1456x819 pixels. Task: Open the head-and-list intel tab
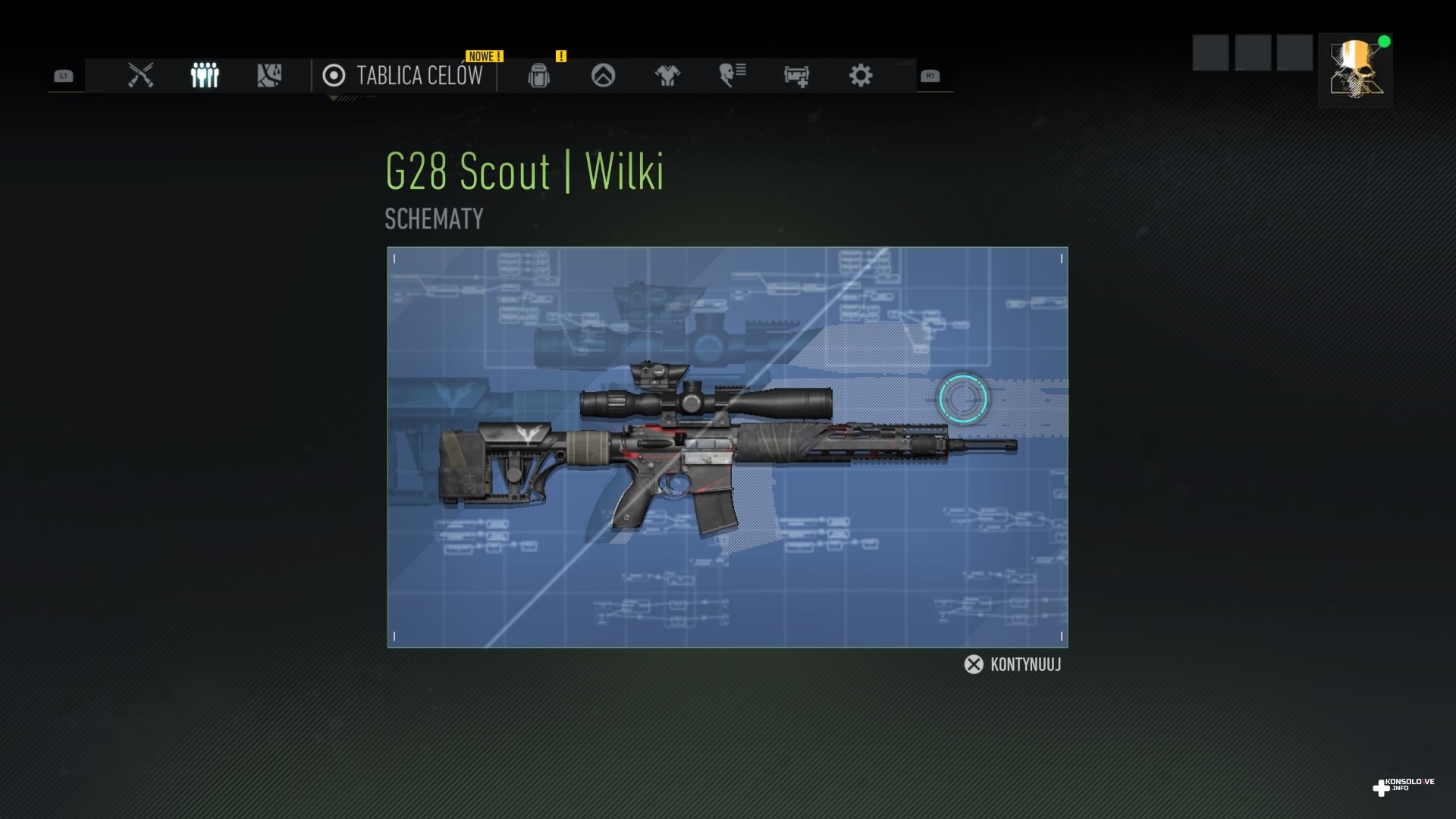point(732,76)
